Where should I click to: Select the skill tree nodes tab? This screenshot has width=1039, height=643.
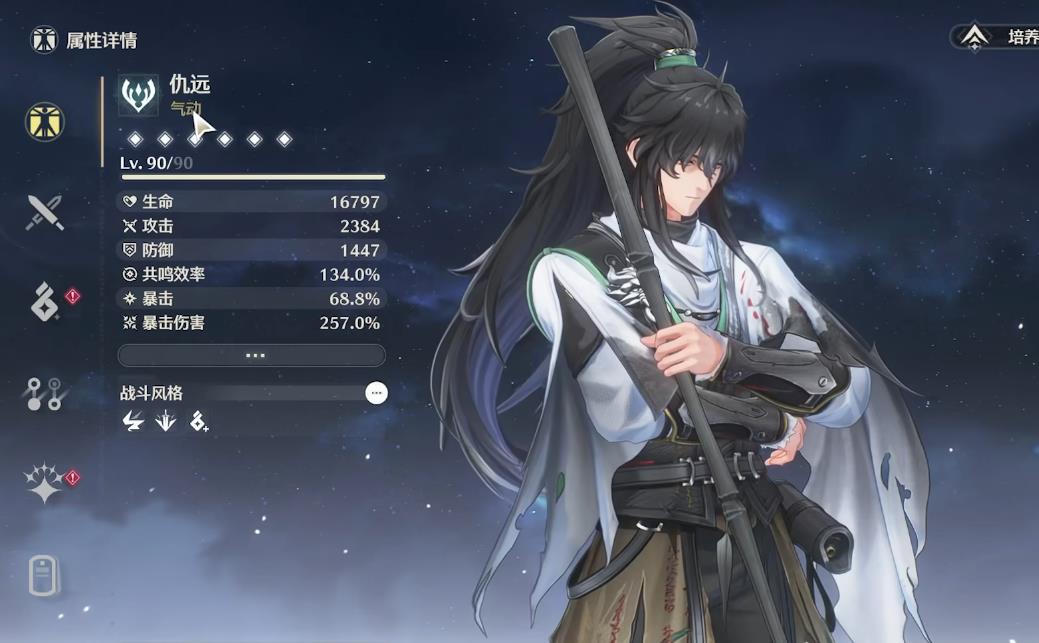[x=45, y=394]
